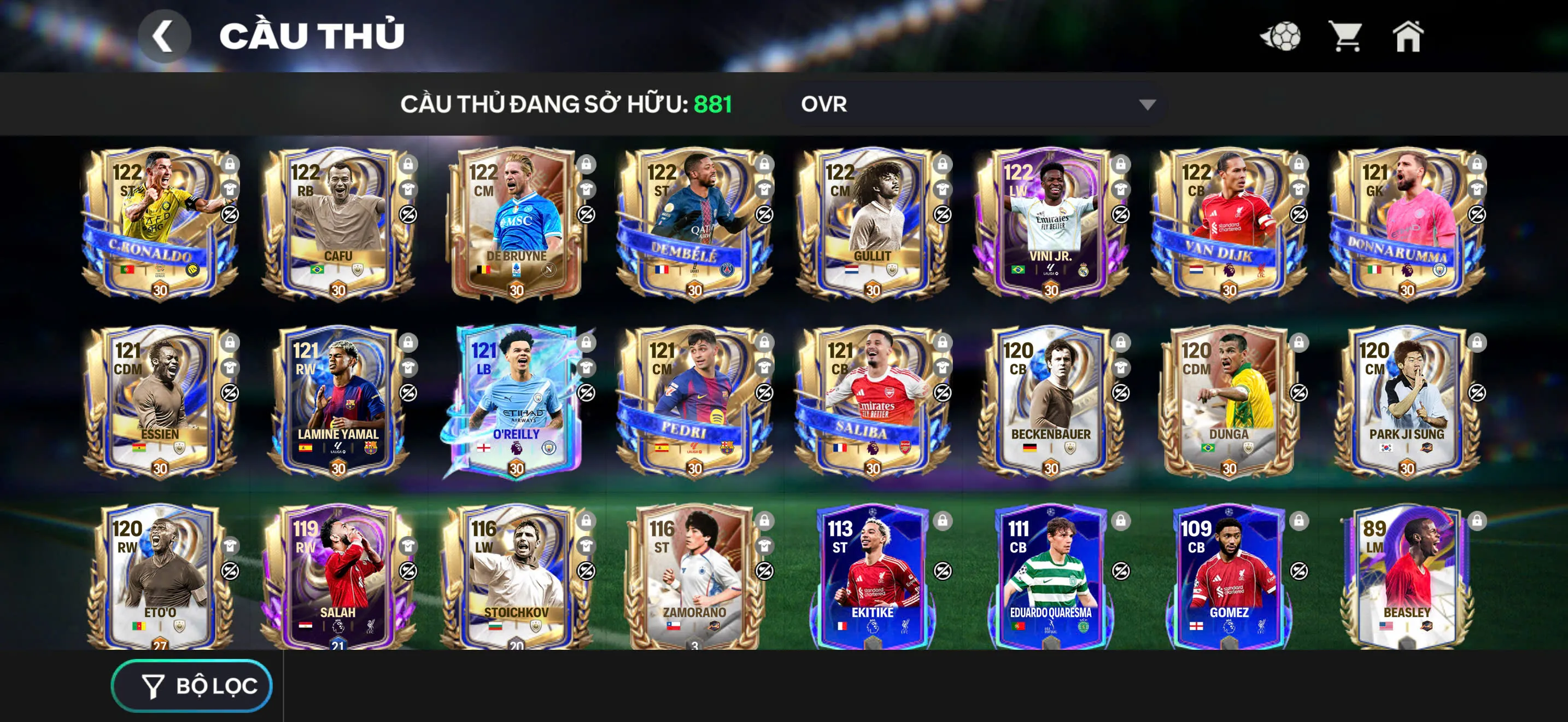
Task: Click the Real Madrid club crest on Vini Jr.'s card
Action: 1084,271
